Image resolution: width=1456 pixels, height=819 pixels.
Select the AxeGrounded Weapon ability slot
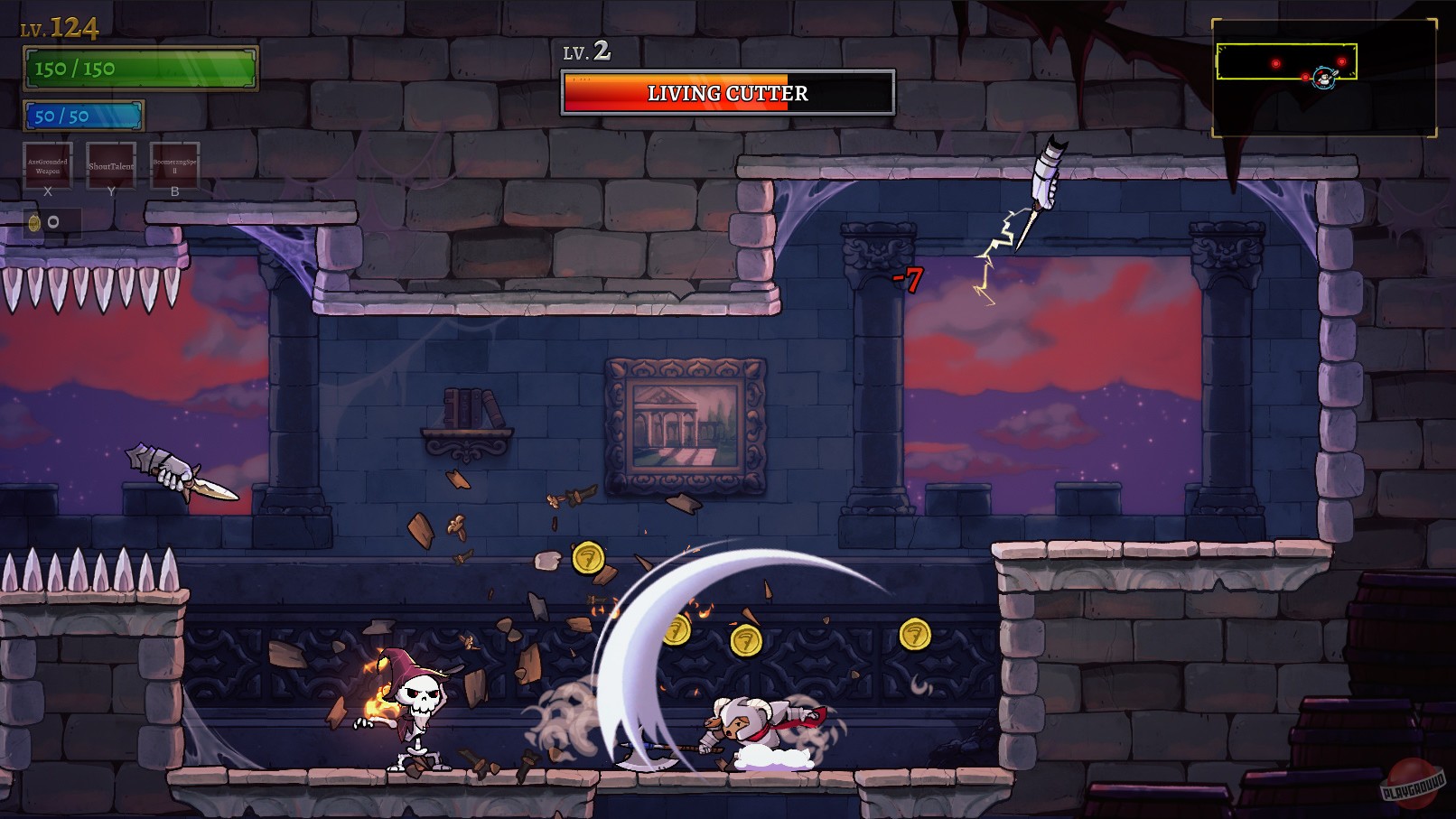48,165
